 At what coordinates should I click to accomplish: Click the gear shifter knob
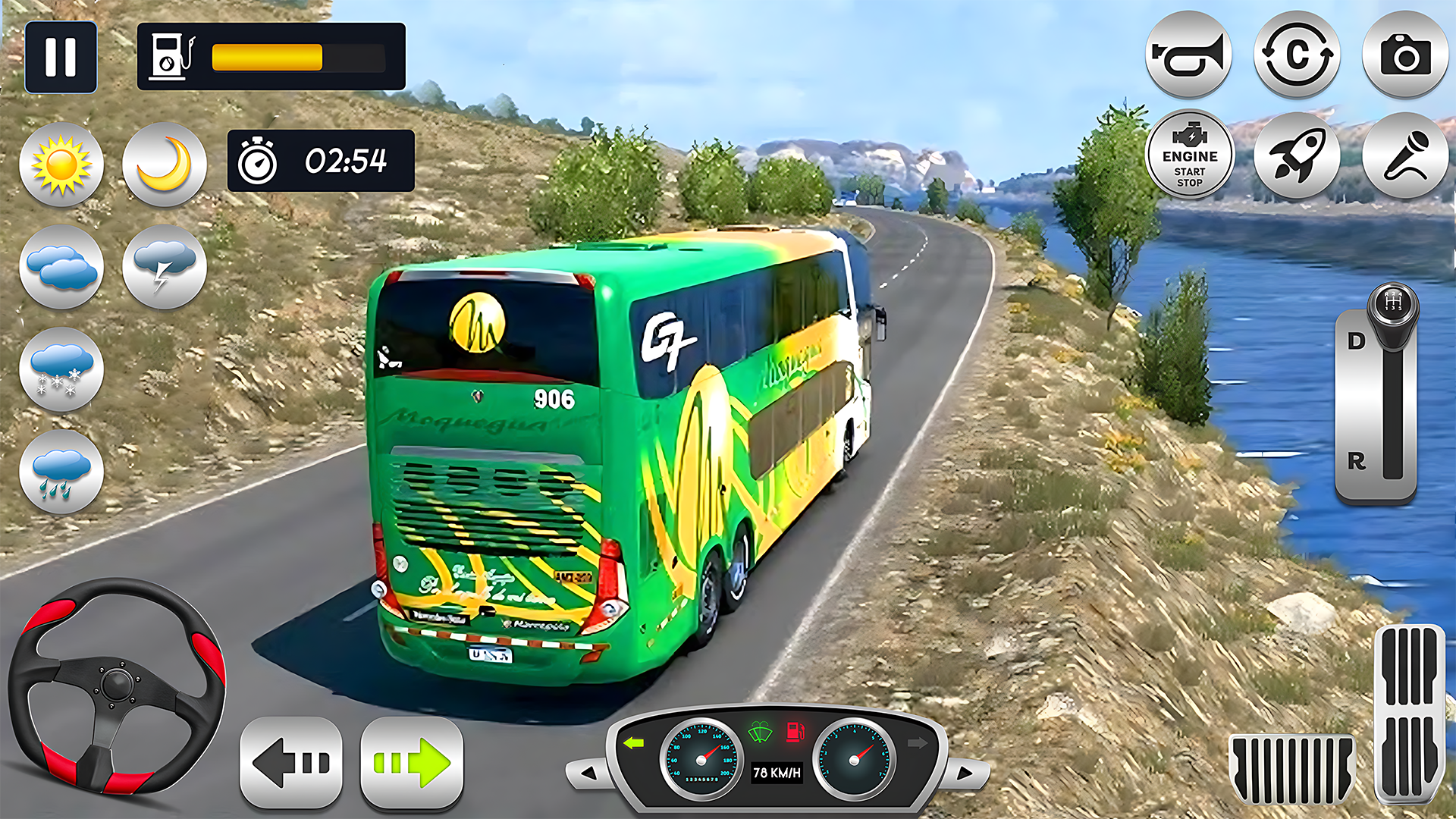click(x=1392, y=307)
